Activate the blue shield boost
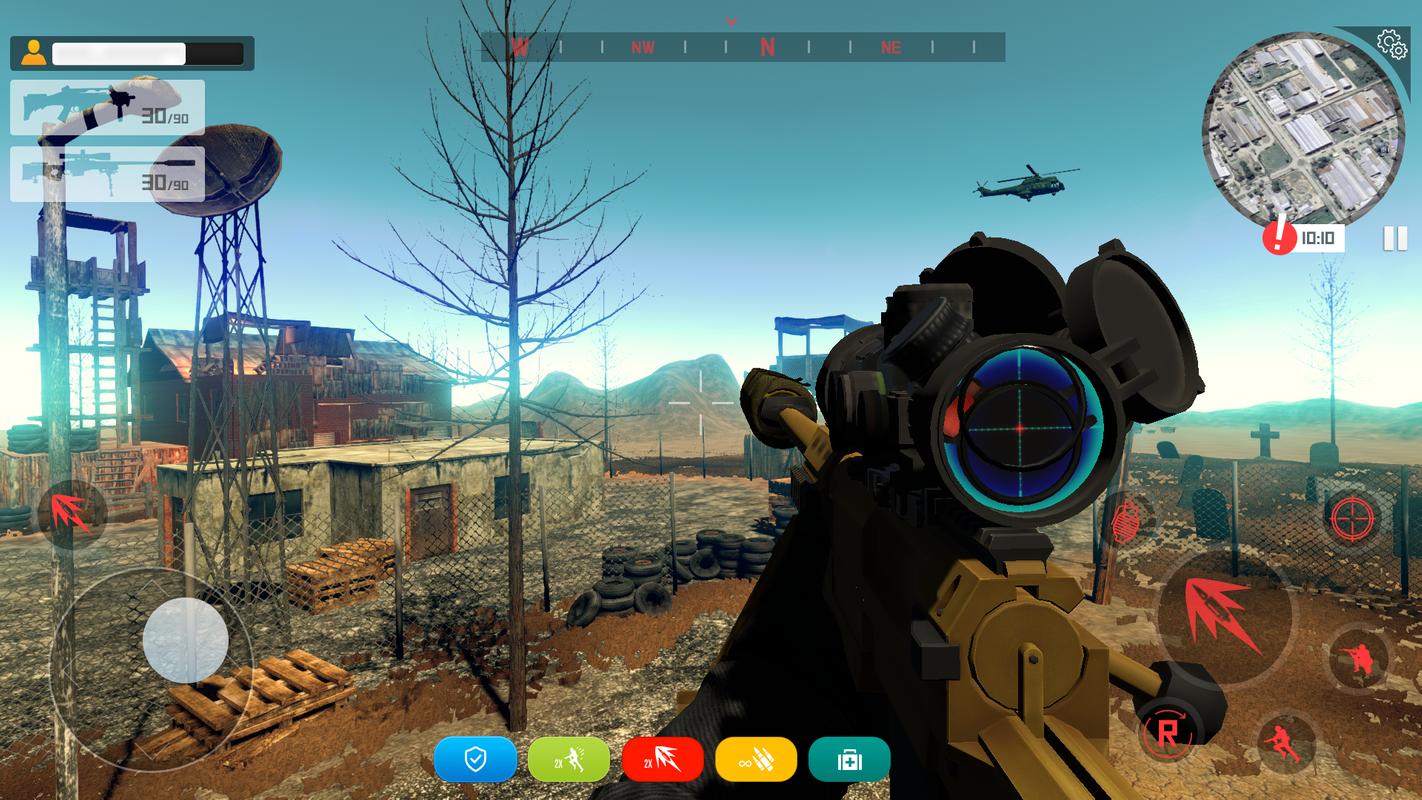Image resolution: width=1422 pixels, height=800 pixels. pyautogui.click(x=475, y=759)
